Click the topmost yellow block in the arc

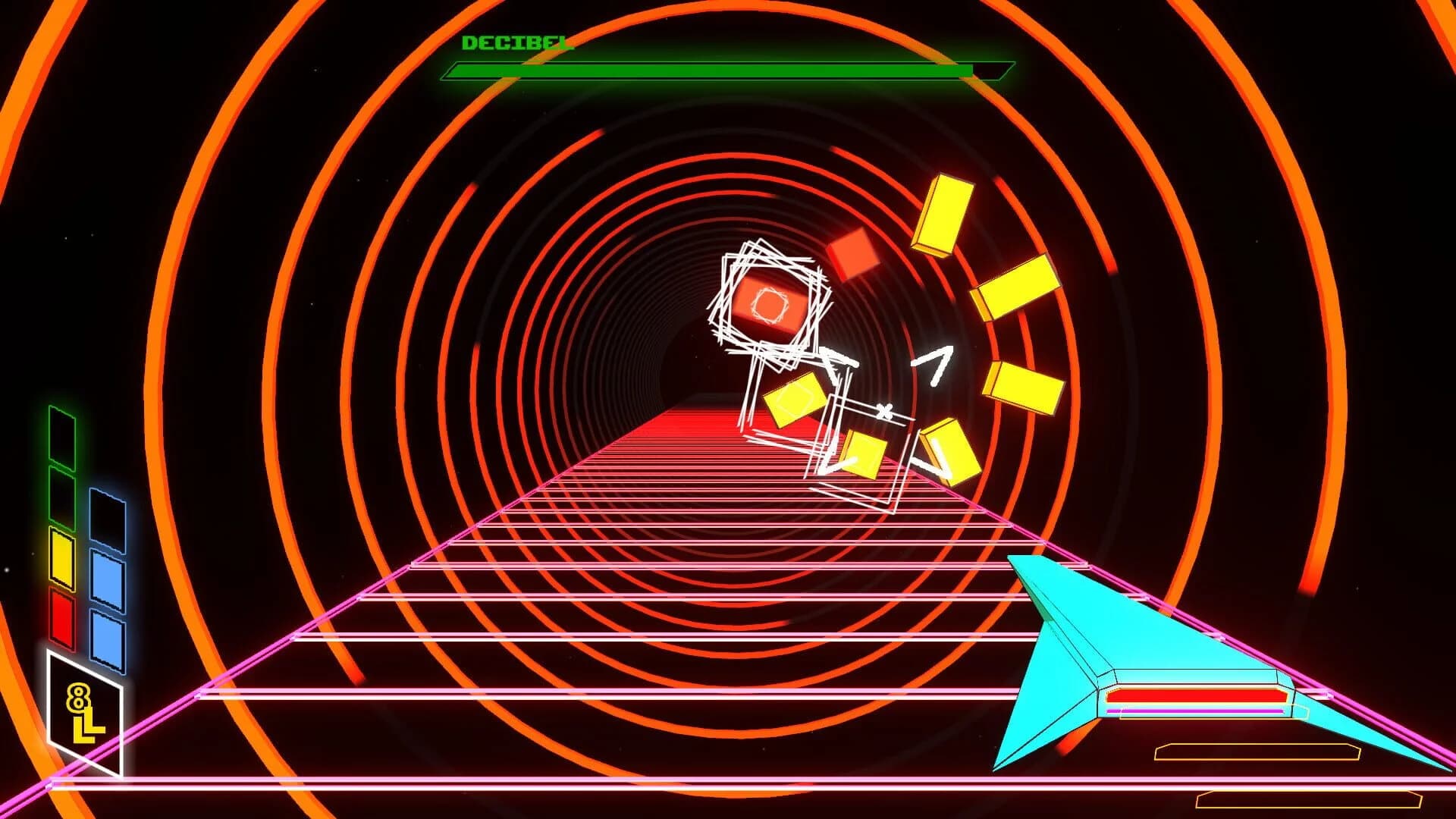click(x=944, y=212)
